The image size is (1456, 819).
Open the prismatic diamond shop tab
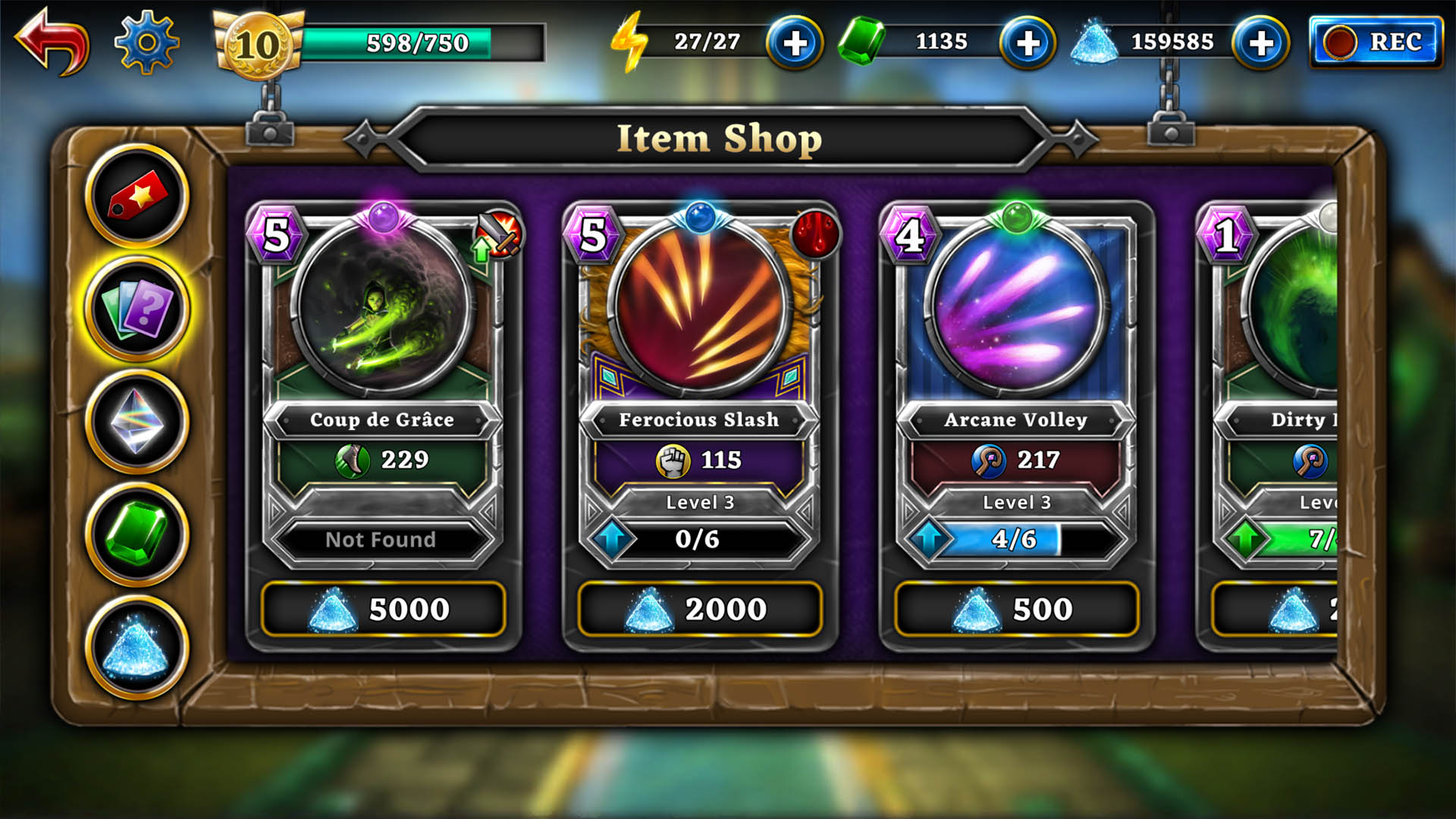(x=137, y=422)
